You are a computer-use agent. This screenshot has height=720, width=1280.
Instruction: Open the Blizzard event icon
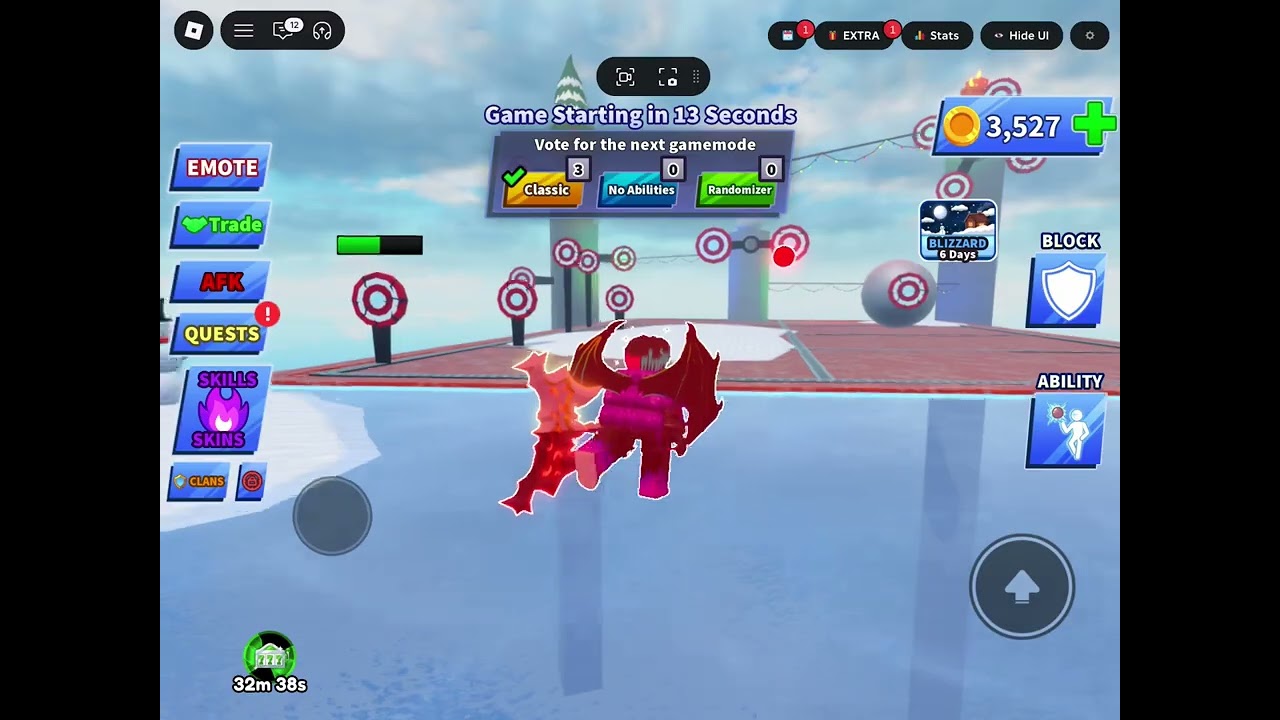[957, 230]
